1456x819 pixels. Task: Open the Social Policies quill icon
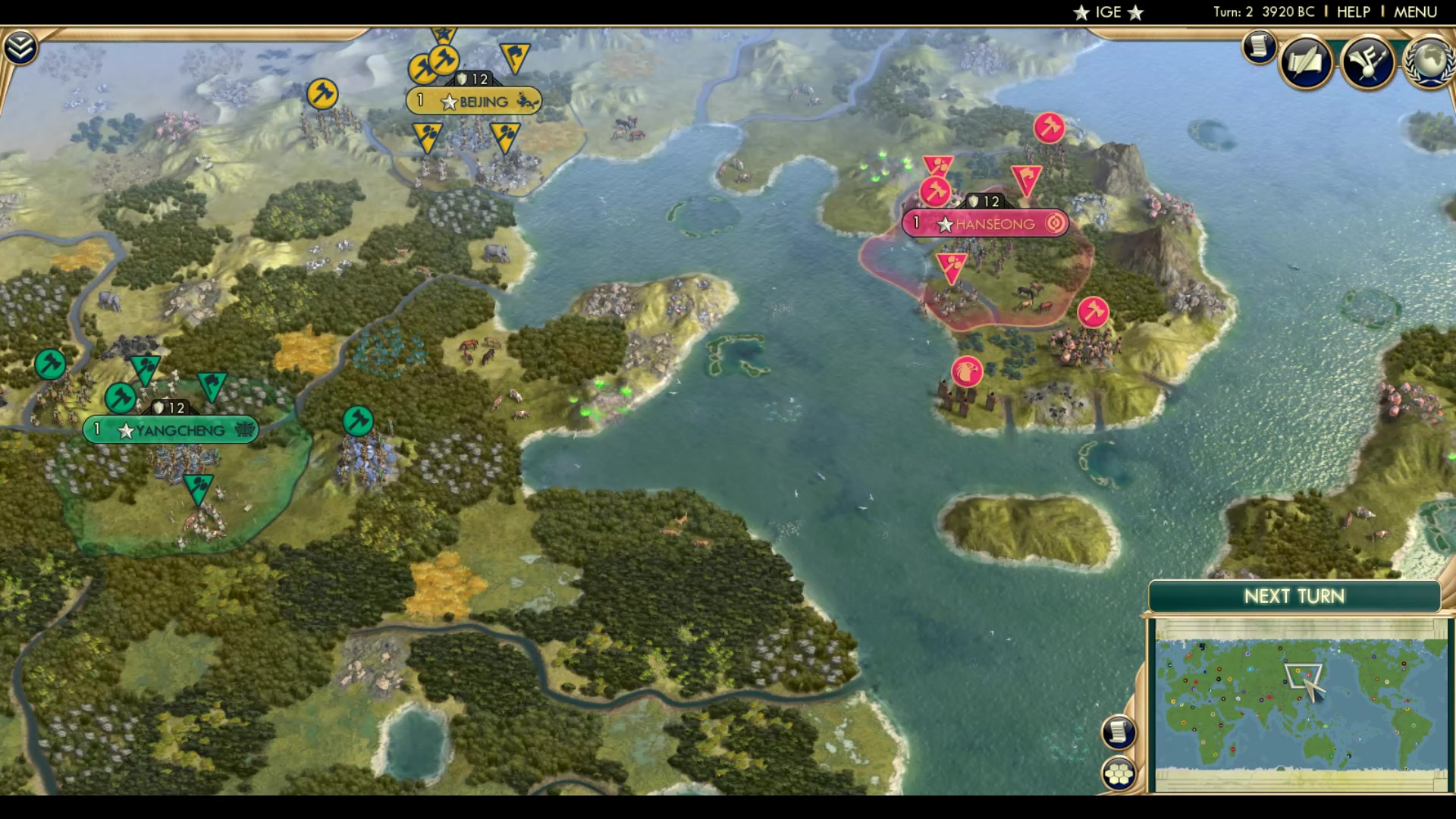1307,61
